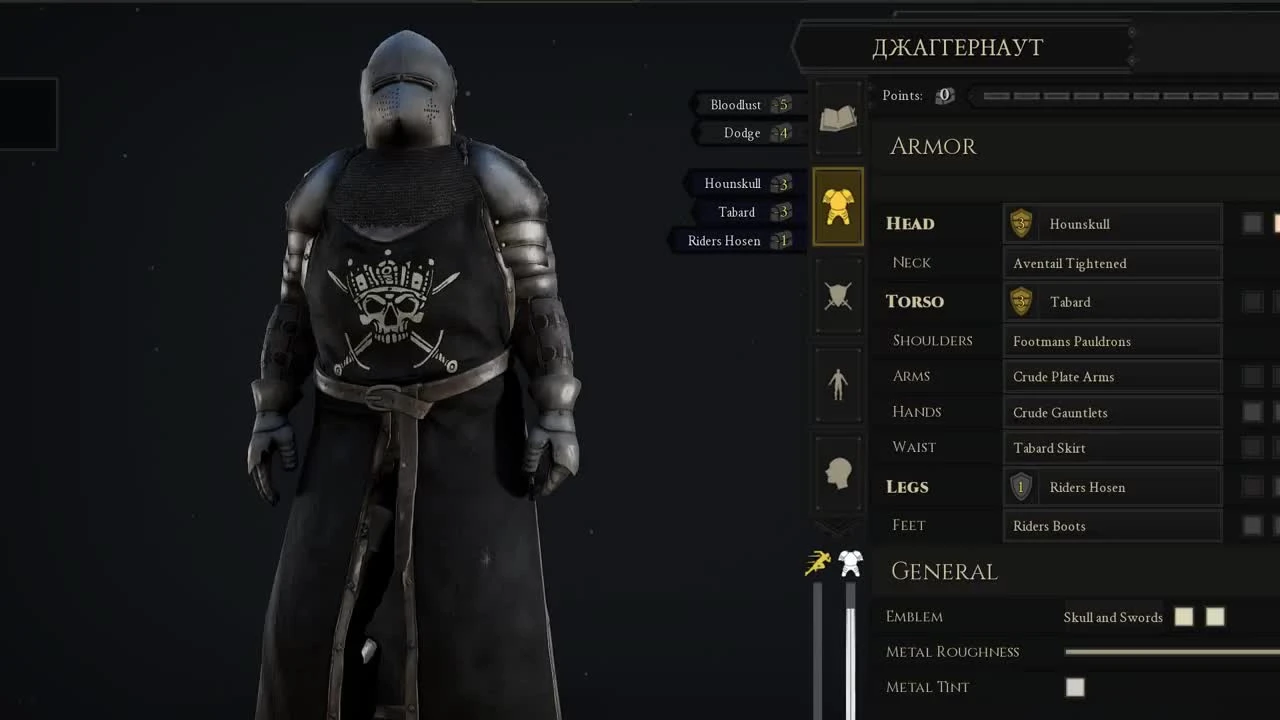This screenshot has width=1280, height=720.
Task: Check the box beside Crude Gauntlets
Action: click(1251, 411)
